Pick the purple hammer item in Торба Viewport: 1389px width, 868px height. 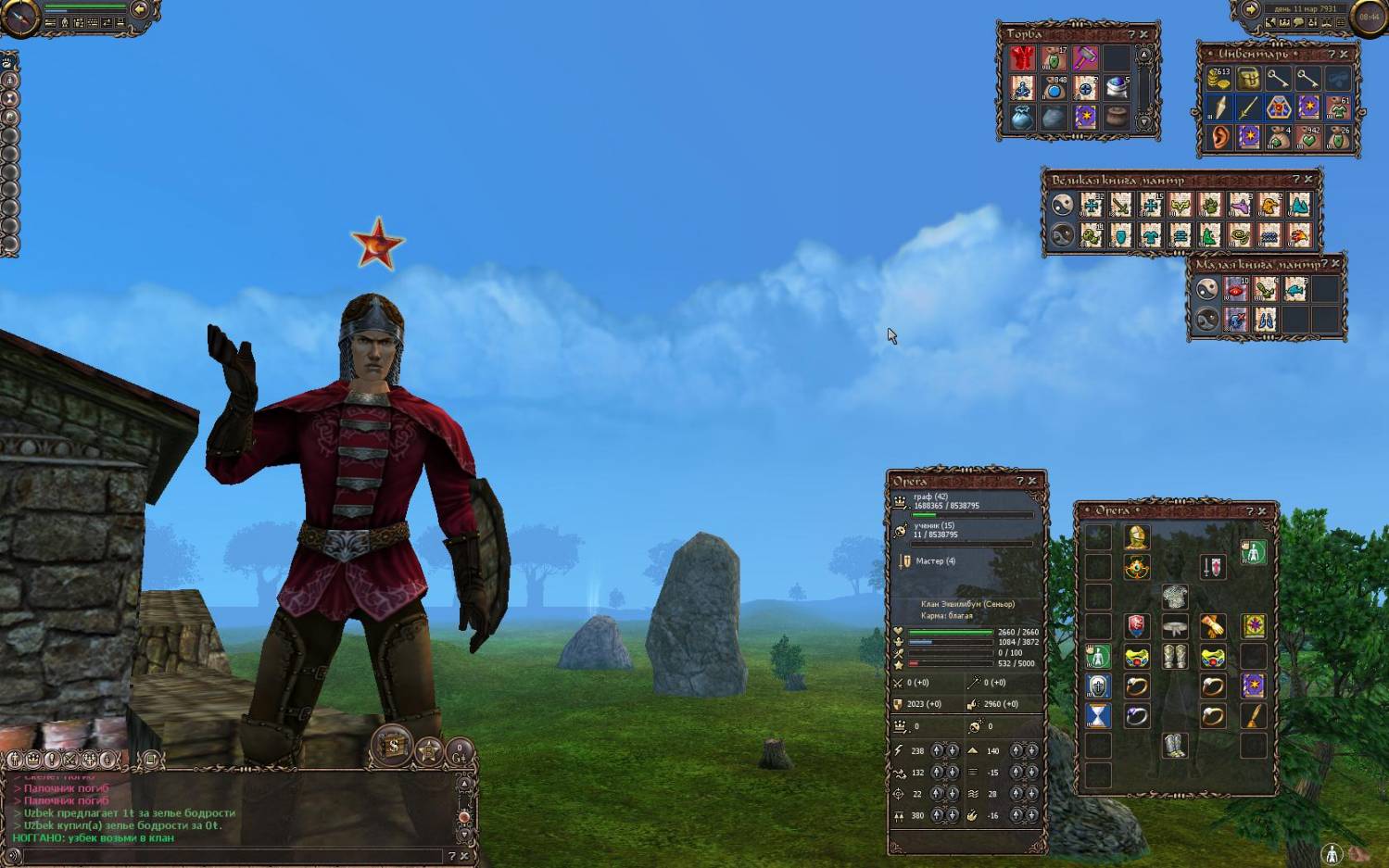1085,58
